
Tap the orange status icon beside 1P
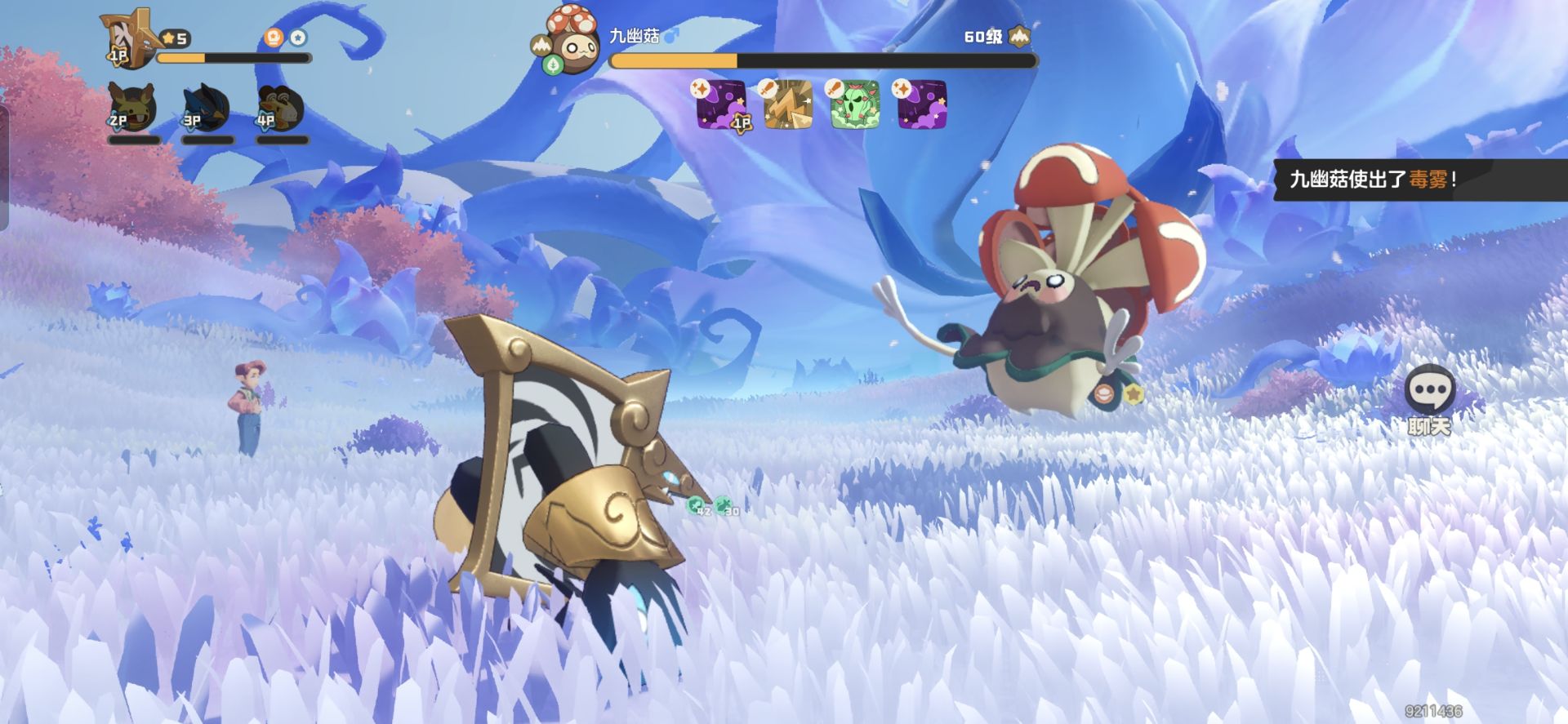[274, 38]
